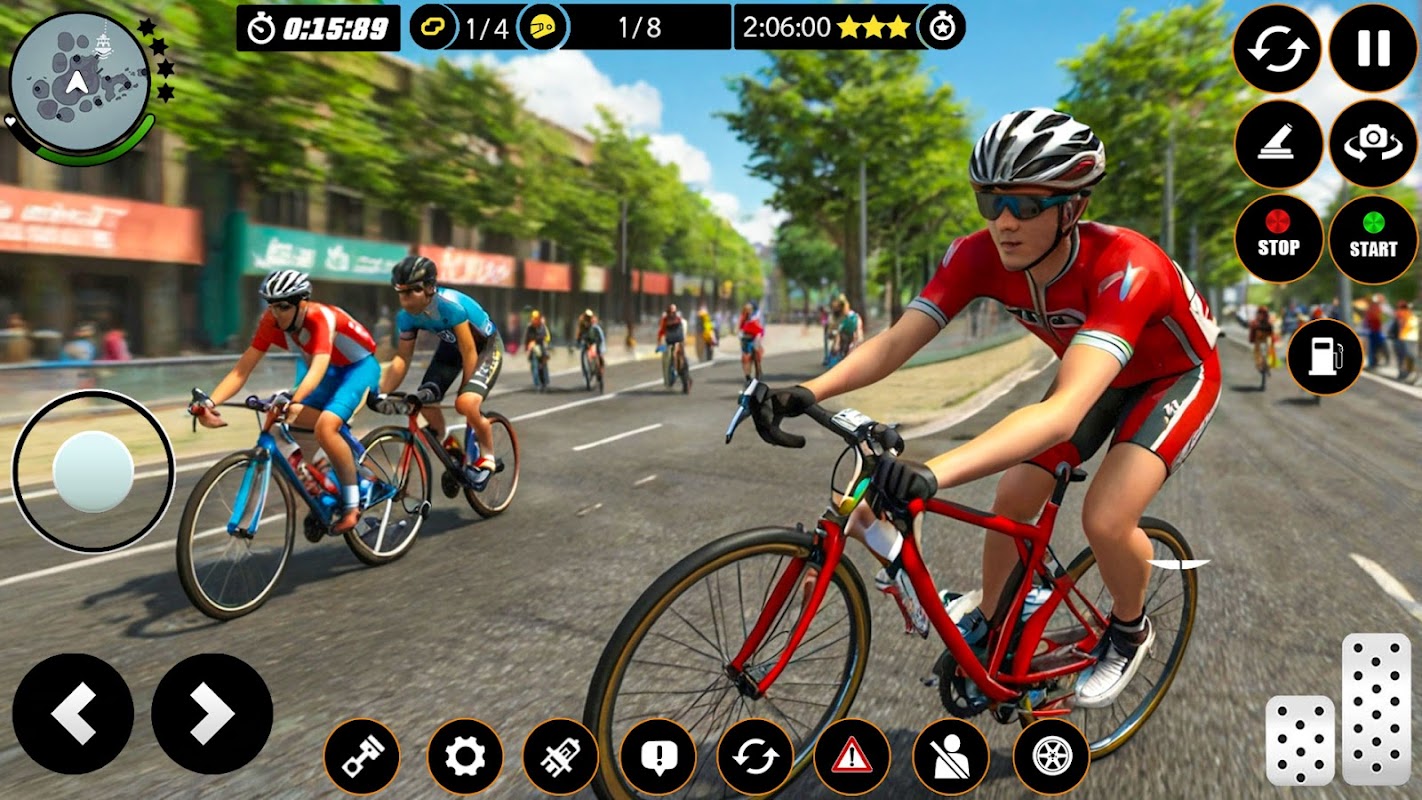Open the fuel pump icon
This screenshot has width=1422, height=800.
point(1325,357)
